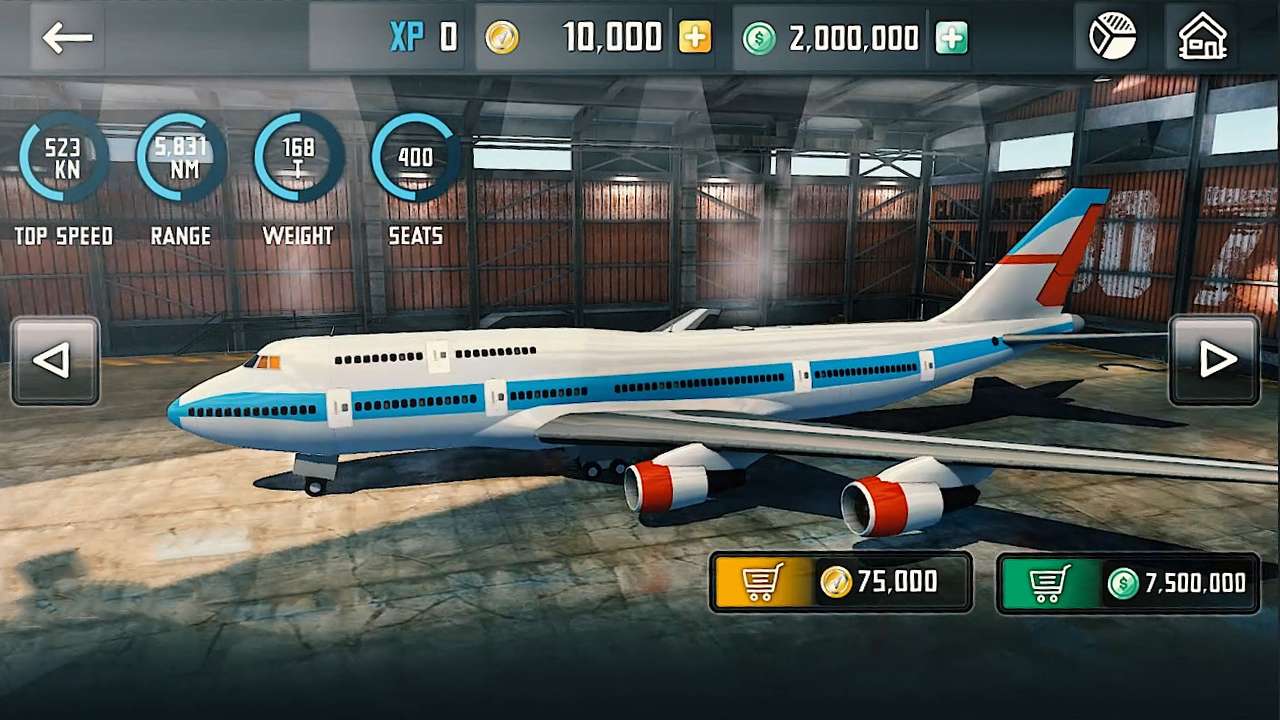Click the Seats gauge showing 400
Screen dimensions: 1280x720
(414, 158)
